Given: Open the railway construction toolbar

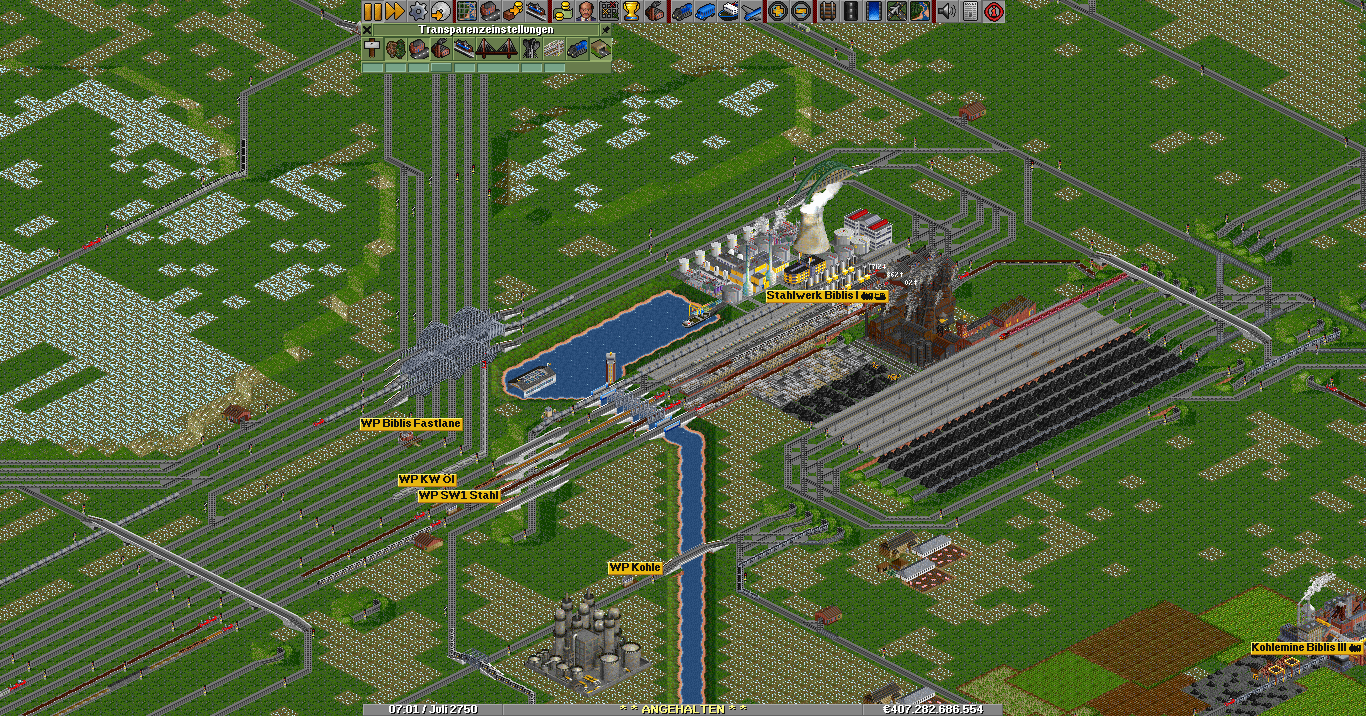Looking at the screenshot, I should 827,11.
